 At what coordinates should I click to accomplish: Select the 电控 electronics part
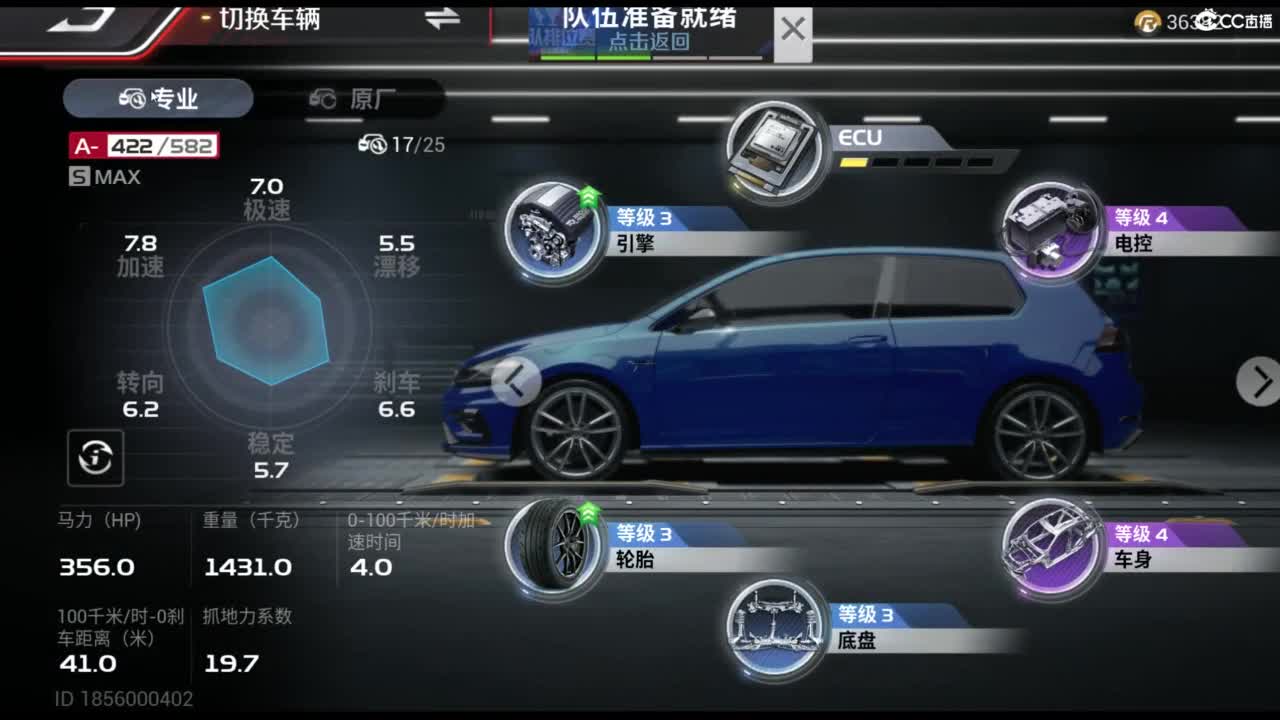click(x=1052, y=230)
